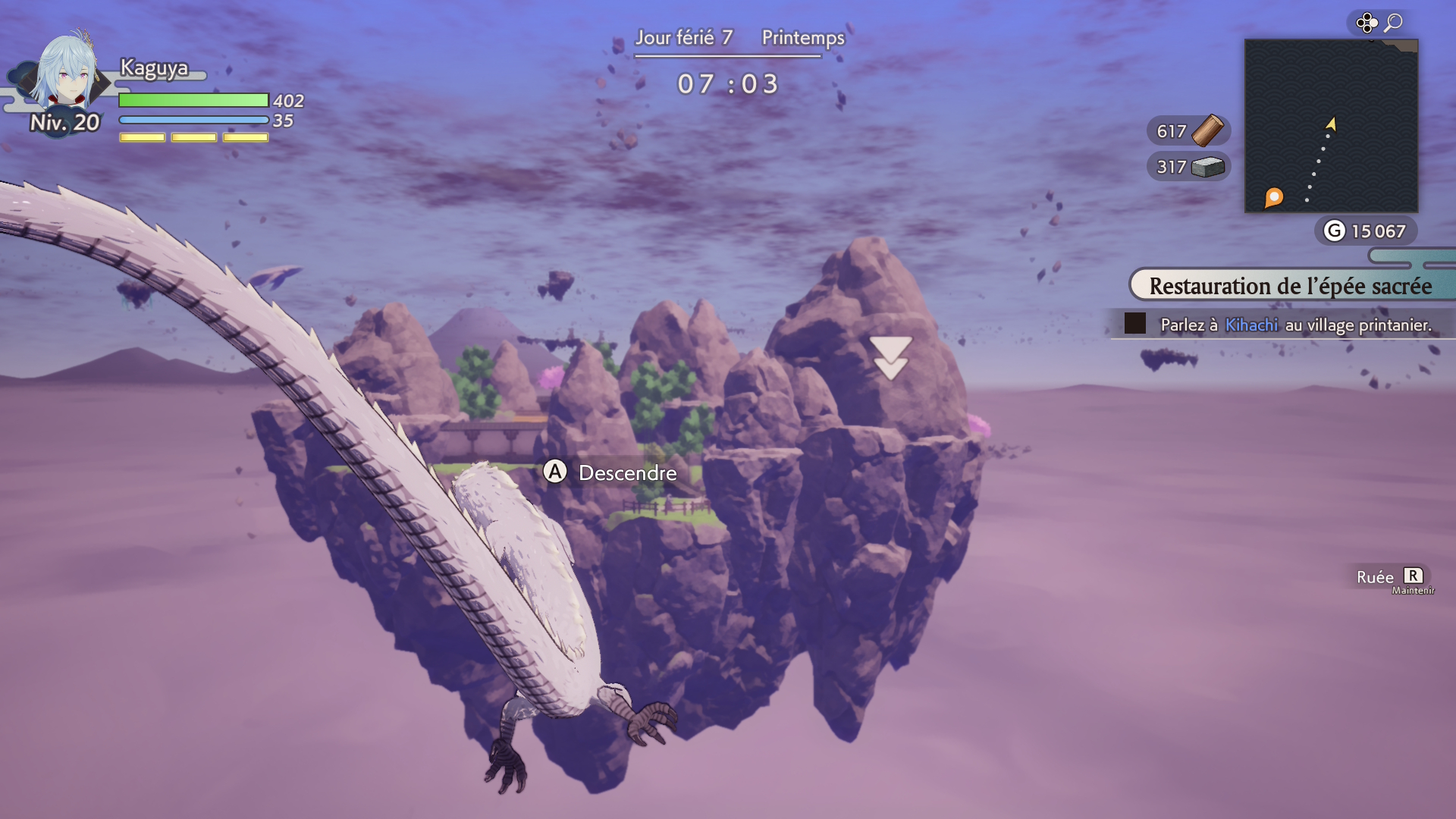Open the 'Restauration de l'épée sacrée' quest tracker

1290,286
